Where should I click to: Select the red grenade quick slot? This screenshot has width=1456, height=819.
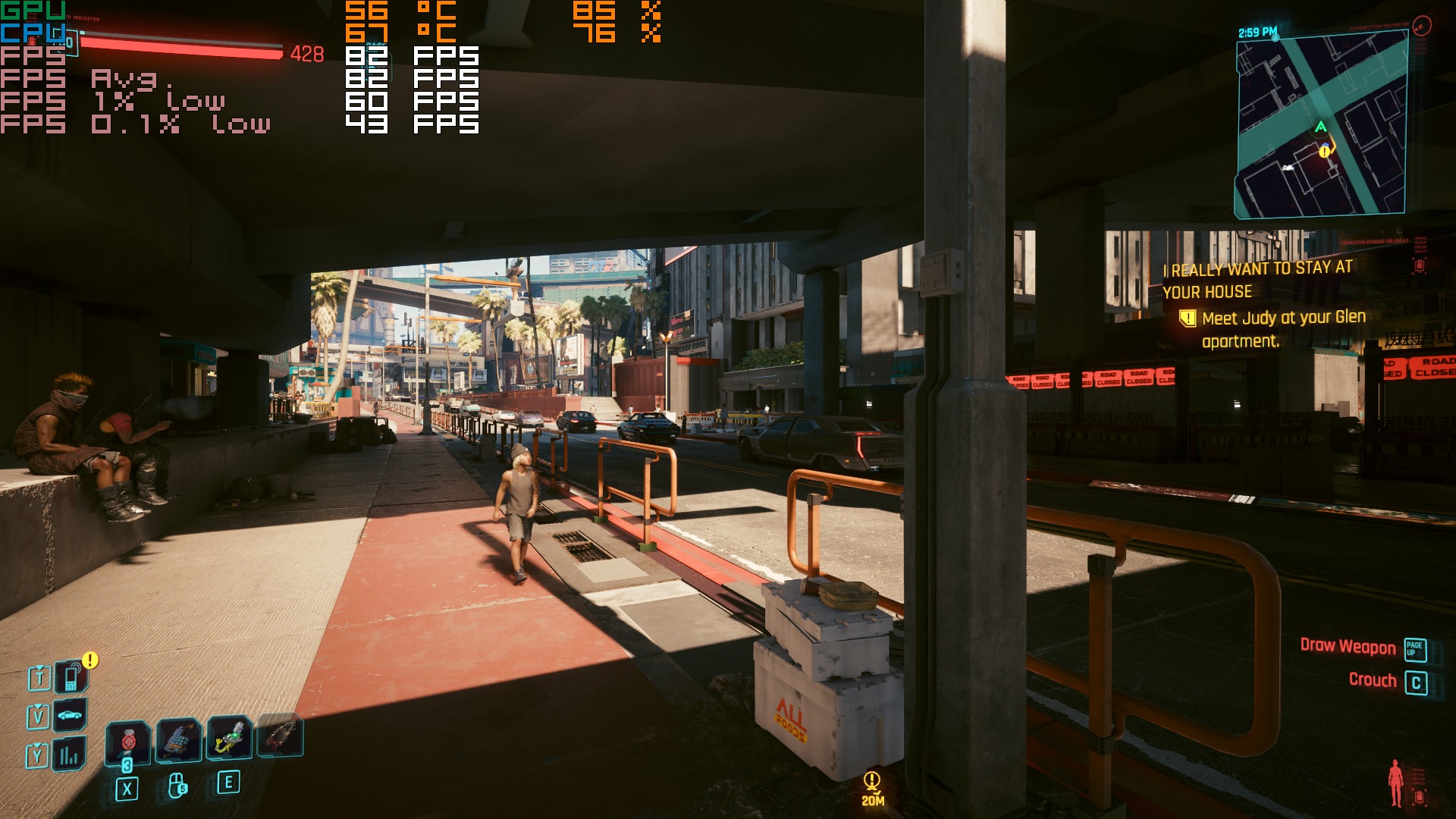[x=127, y=739]
